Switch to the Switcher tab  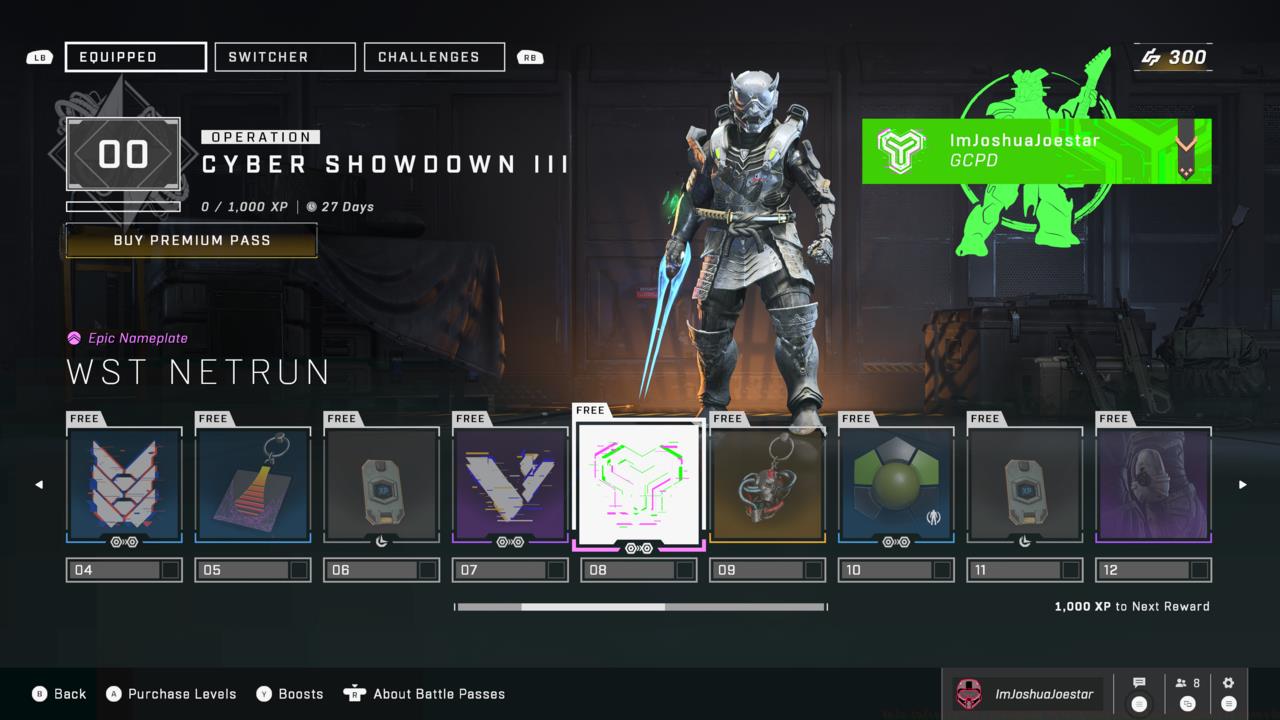[x=285, y=57]
